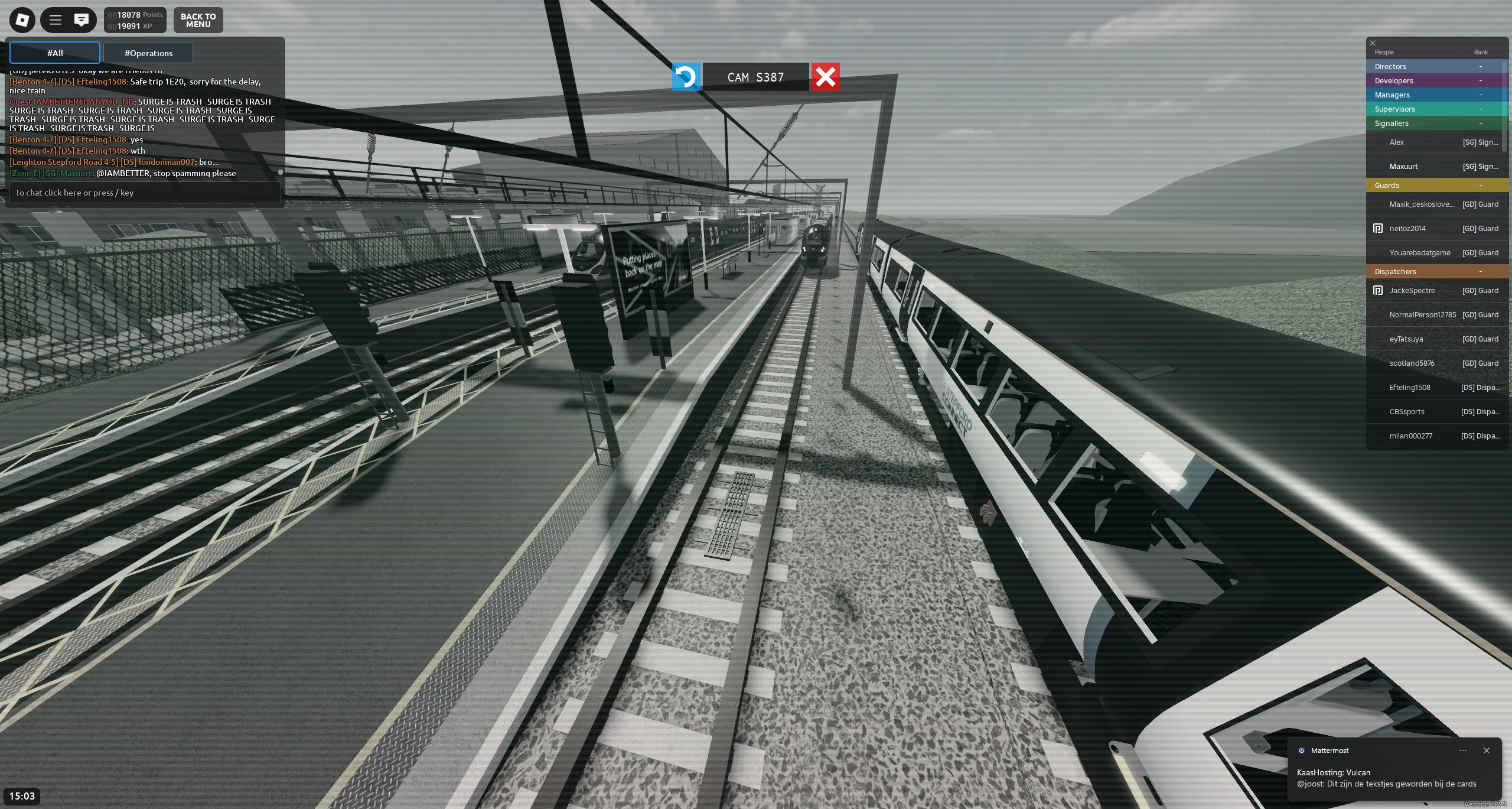
Task: Collapse the Managers rank group
Action: click(x=1480, y=95)
